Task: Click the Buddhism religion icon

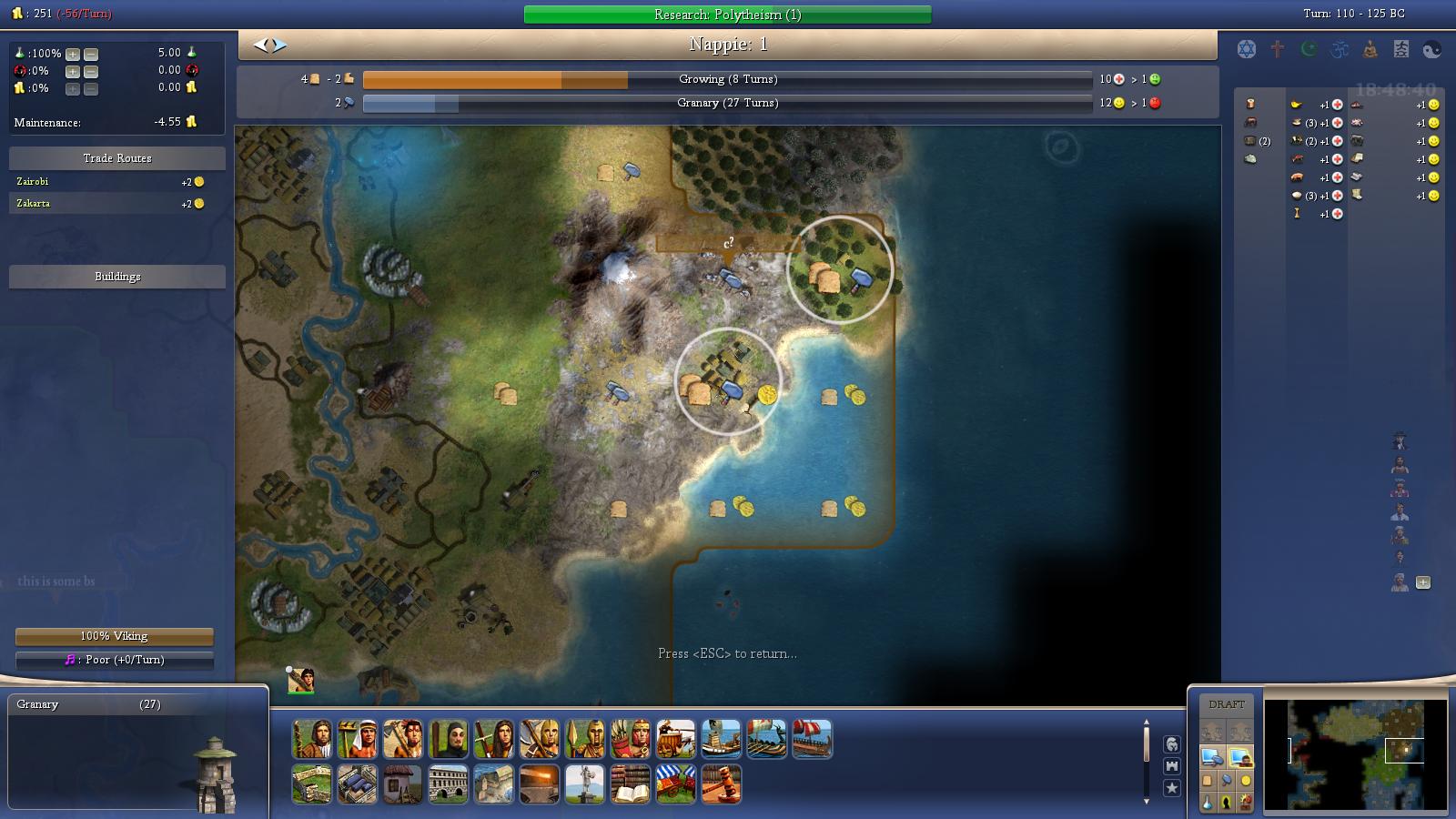Action: pyautogui.click(x=1370, y=50)
